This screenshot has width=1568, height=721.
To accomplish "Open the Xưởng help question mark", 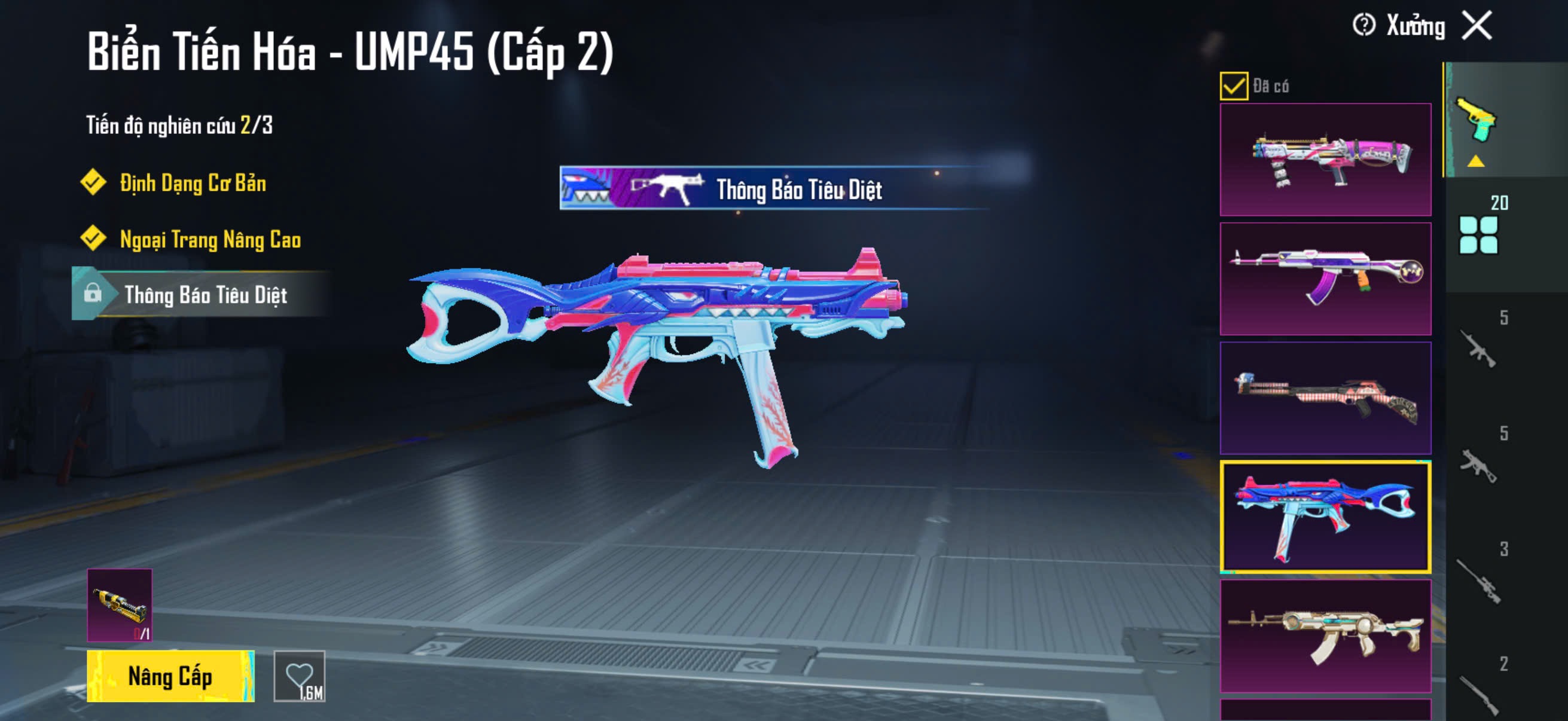I will click(1363, 26).
